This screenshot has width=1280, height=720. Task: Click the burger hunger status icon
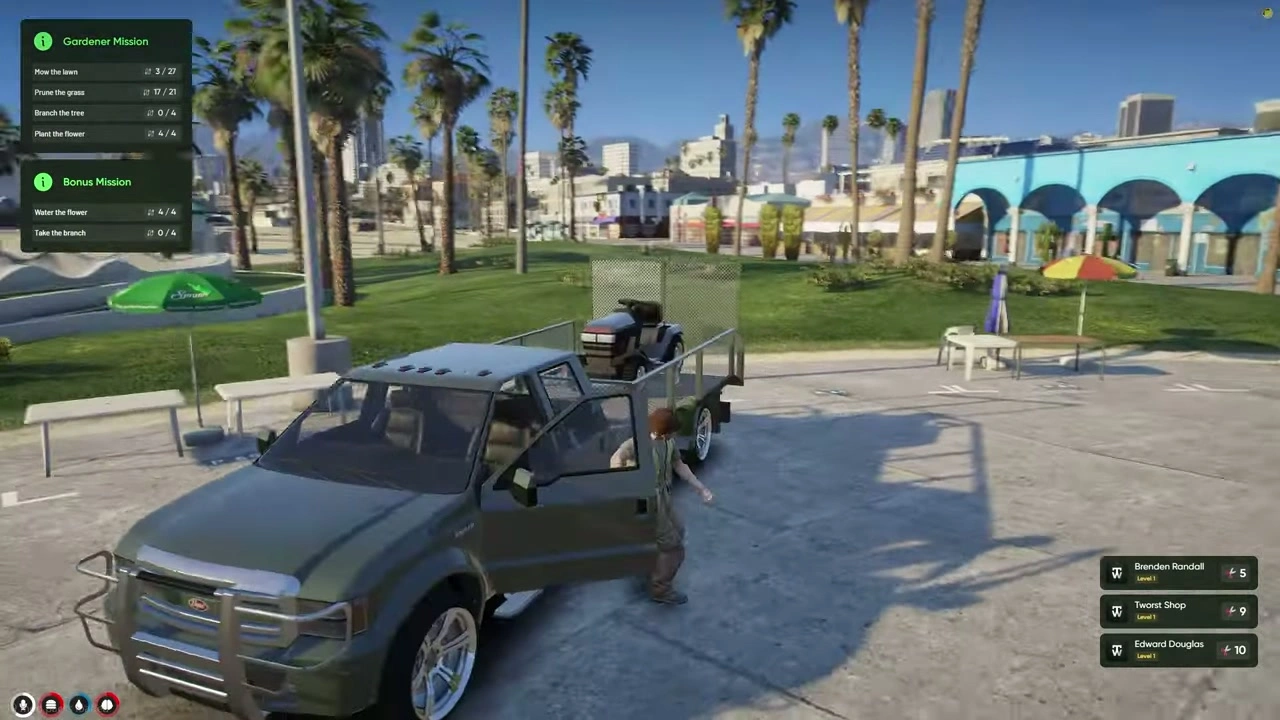(51, 705)
